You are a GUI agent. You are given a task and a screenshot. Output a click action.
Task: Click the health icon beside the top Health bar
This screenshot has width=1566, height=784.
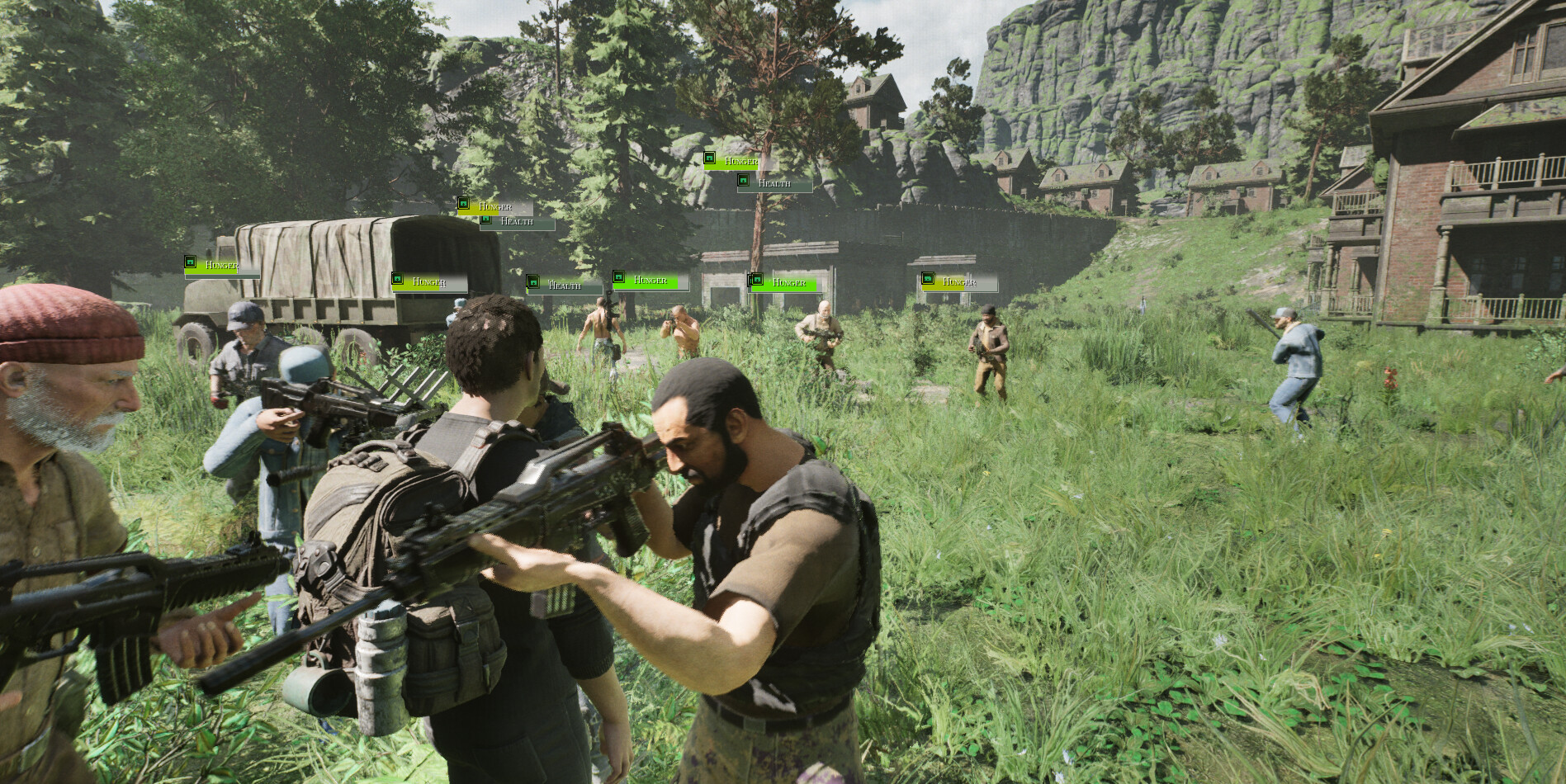[x=744, y=180]
